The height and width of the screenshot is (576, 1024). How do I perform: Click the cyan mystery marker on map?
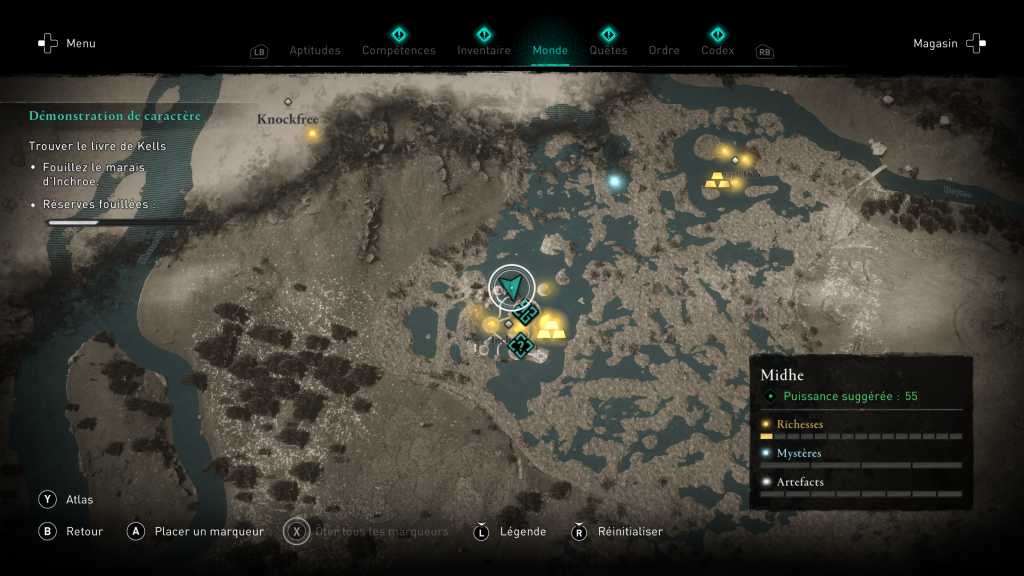pyautogui.click(x=615, y=181)
